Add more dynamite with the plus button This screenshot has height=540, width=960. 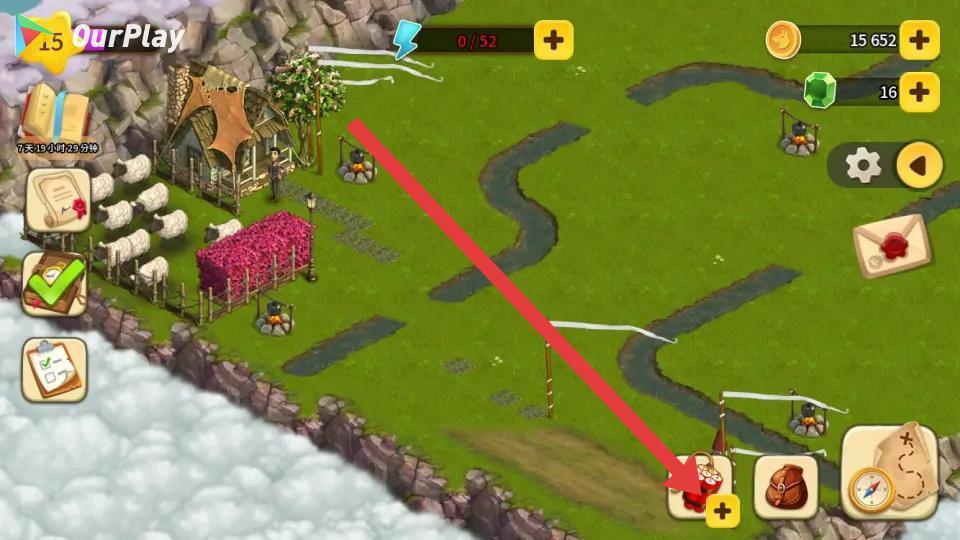point(722,511)
